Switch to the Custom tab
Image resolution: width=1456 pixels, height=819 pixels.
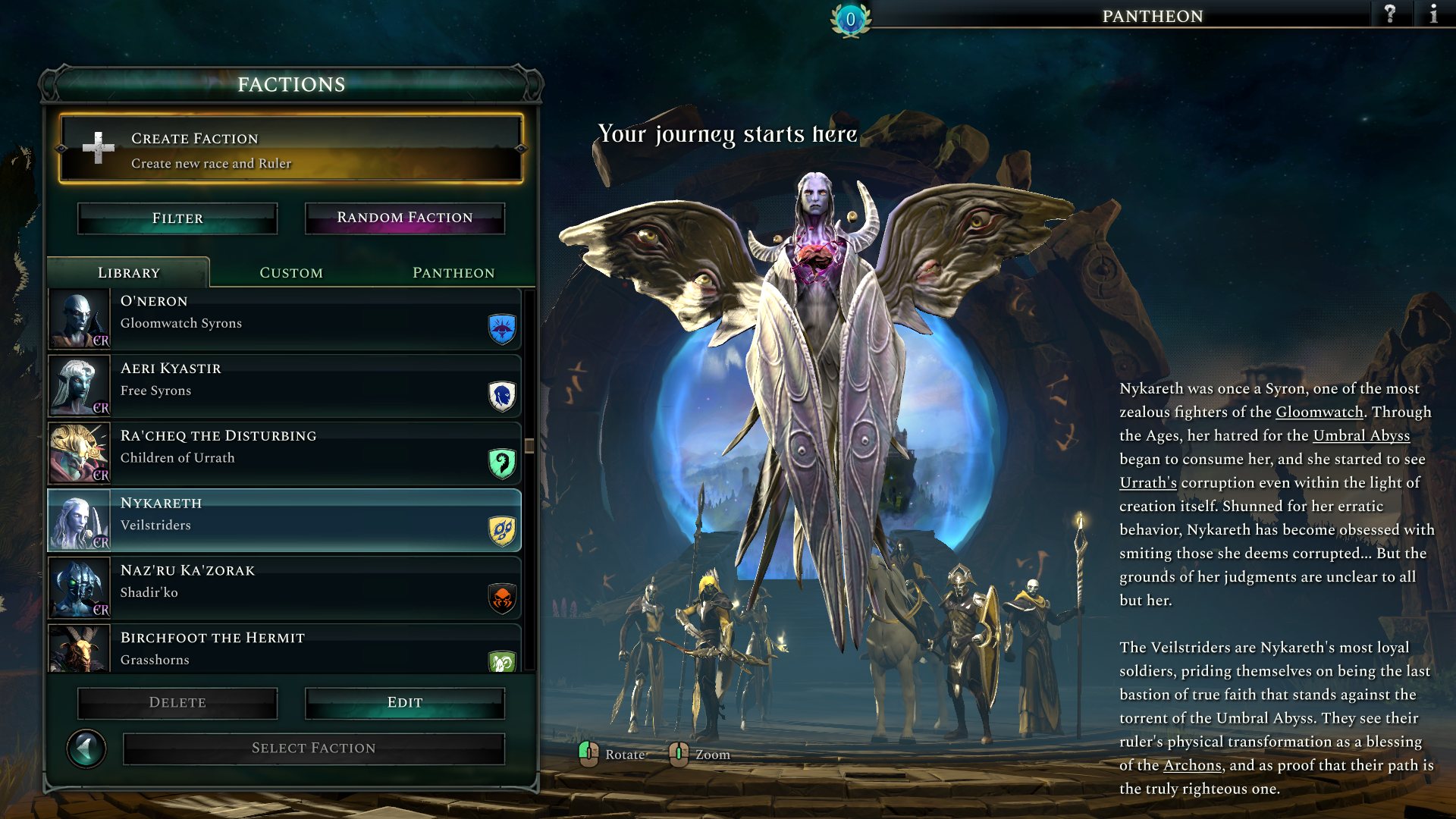pyautogui.click(x=291, y=273)
